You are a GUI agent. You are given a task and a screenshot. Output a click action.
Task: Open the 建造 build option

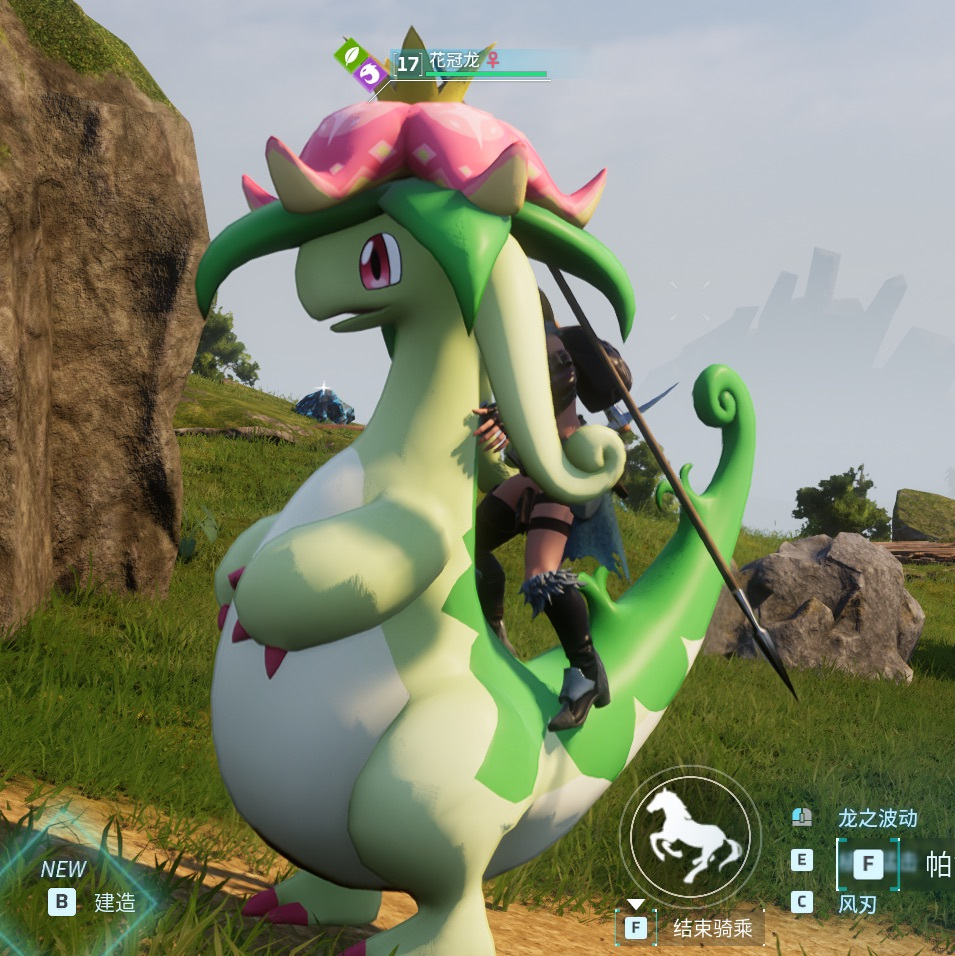(x=114, y=902)
